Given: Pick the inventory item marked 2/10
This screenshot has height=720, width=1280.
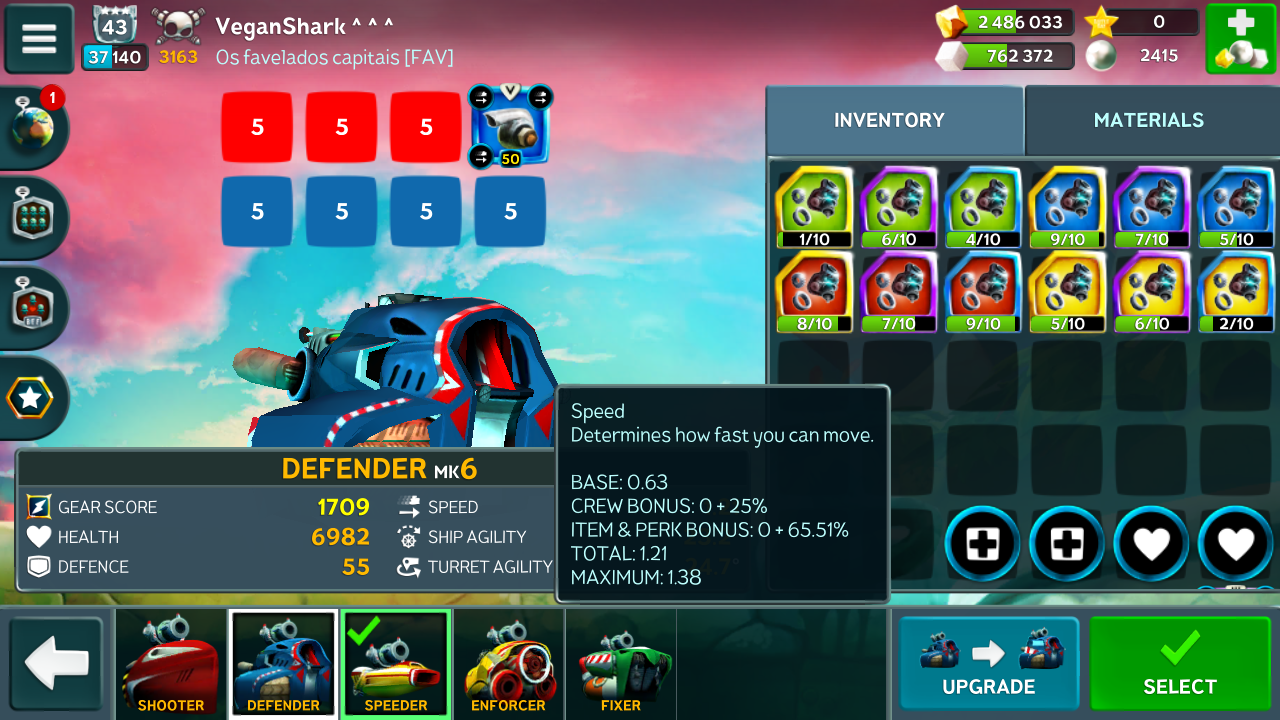Looking at the screenshot, I should [x=1236, y=291].
